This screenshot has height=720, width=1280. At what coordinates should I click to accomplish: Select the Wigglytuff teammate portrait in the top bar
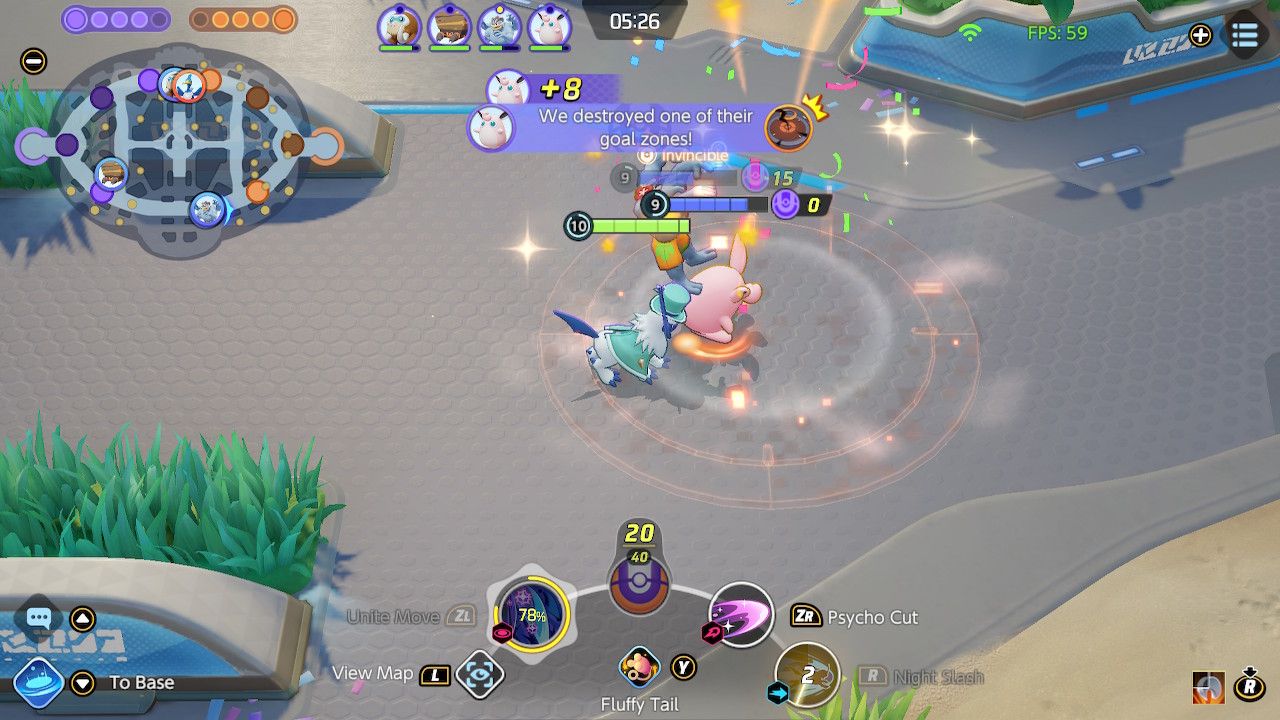pyautogui.click(x=549, y=26)
